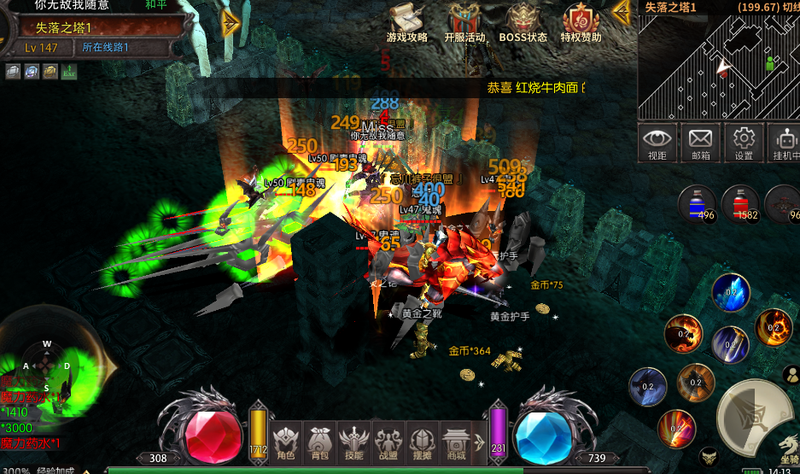Toggle the 挂机中 auto-battle robot button
800x474 pixels.
[x=785, y=142]
